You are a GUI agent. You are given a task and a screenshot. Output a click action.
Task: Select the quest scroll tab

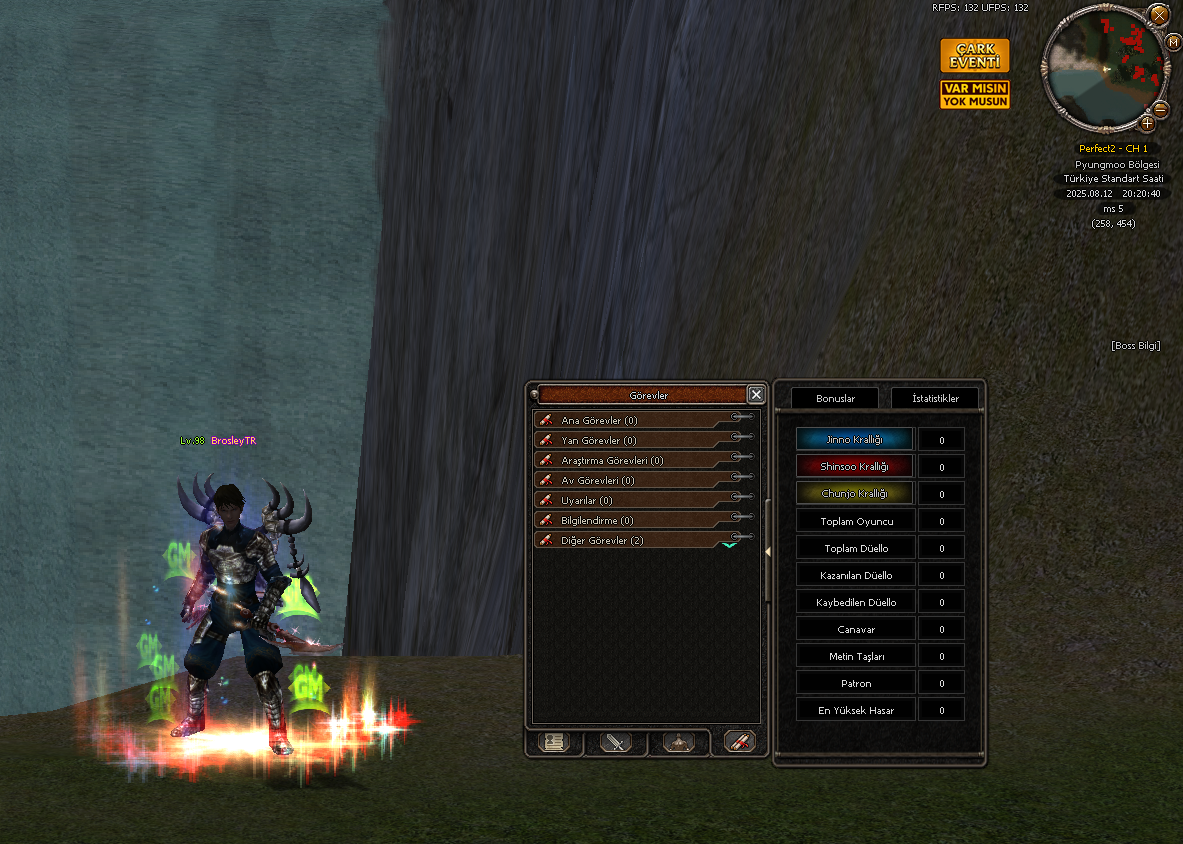click(740, 742)
